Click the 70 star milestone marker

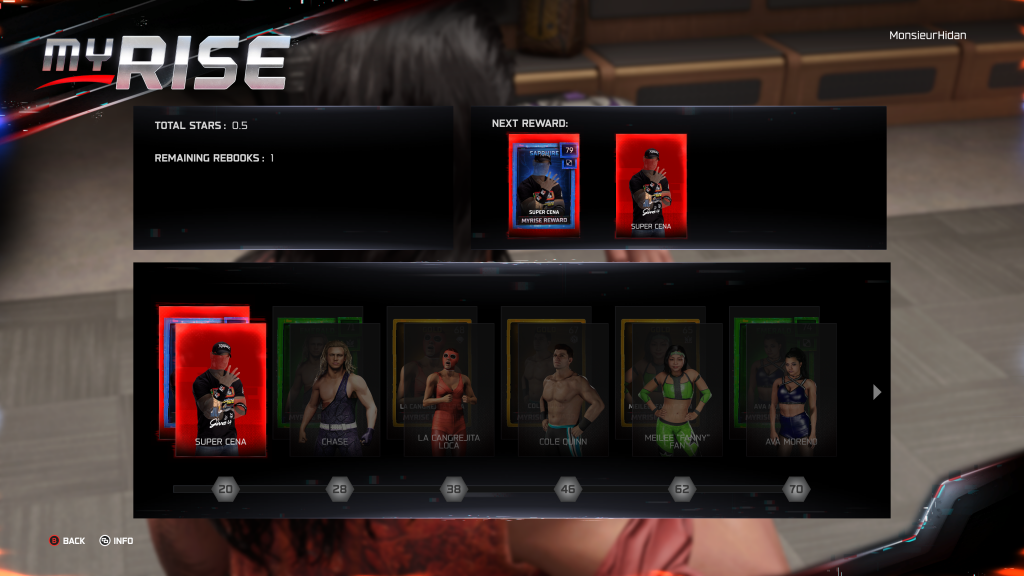pos(796,489)
